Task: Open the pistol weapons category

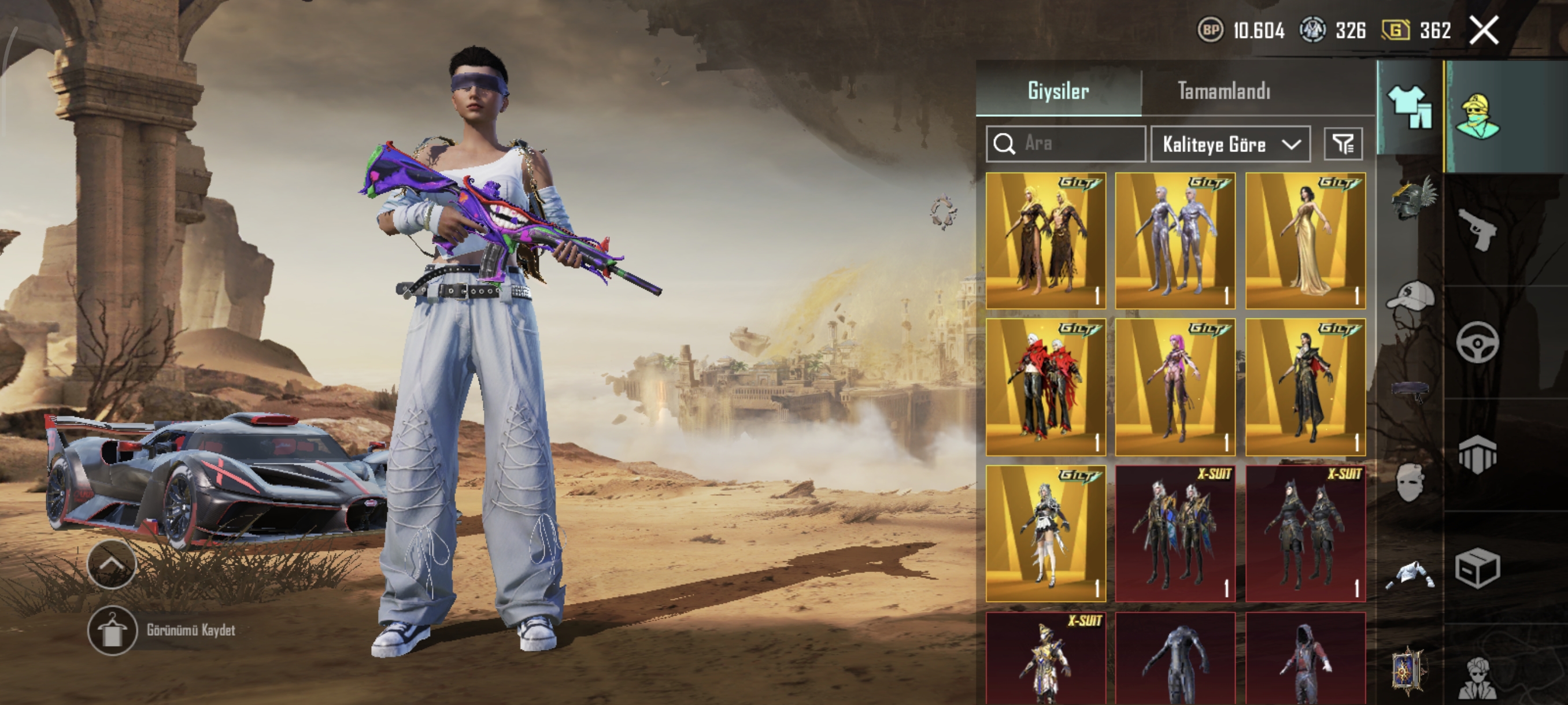Action: pyautogui.click(x=1477, y=228)
